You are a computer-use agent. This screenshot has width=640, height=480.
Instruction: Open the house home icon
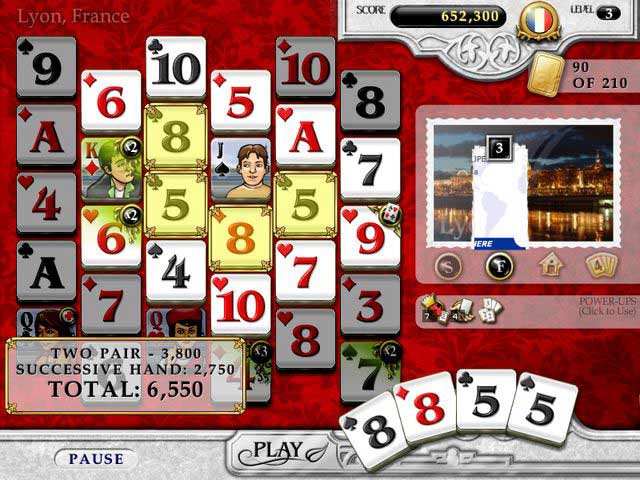(x=549, y=265)
